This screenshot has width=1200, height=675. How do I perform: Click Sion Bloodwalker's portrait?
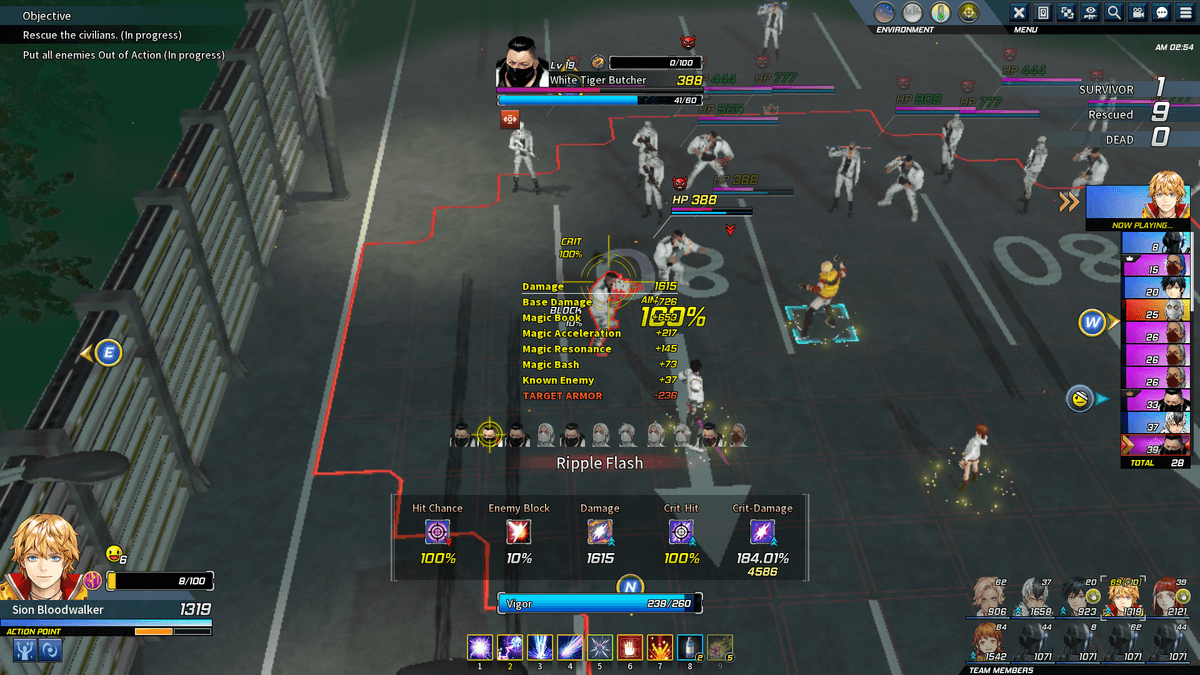(x=43, y=555)
